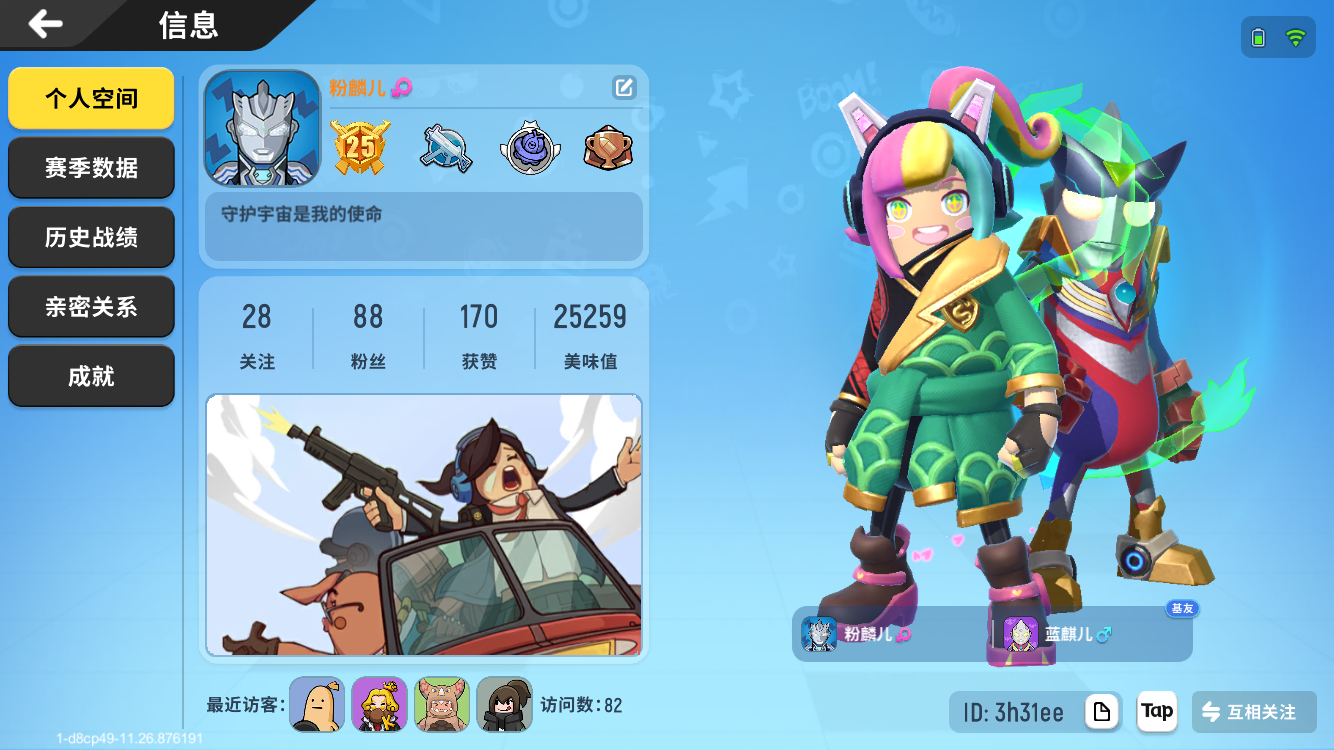The width and height of the screenshot is (1334, 750).
Task: Open the 历史战绩 section
Action: (91, 237)
